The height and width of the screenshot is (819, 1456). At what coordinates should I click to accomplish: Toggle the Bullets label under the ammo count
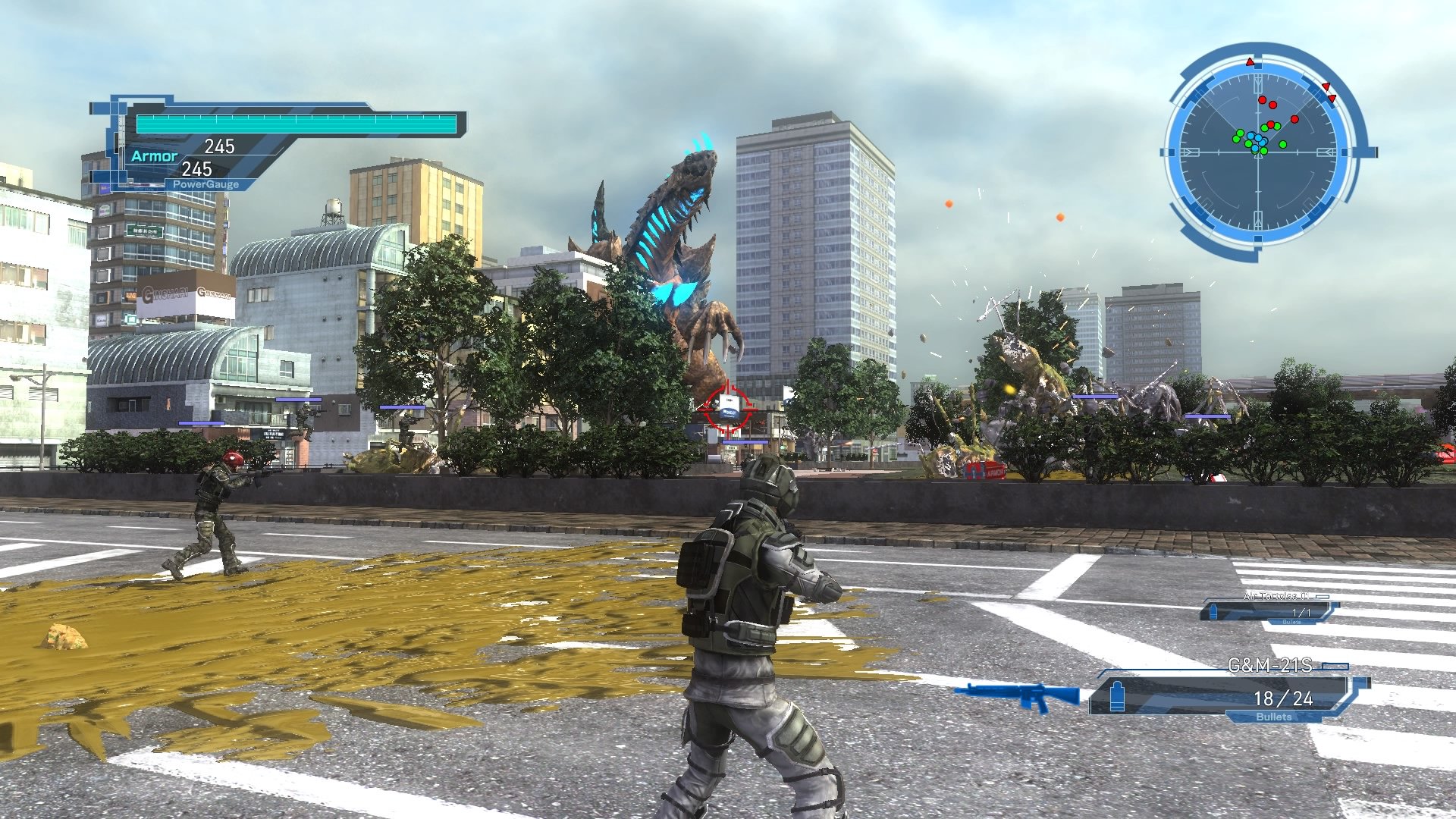1274,717
